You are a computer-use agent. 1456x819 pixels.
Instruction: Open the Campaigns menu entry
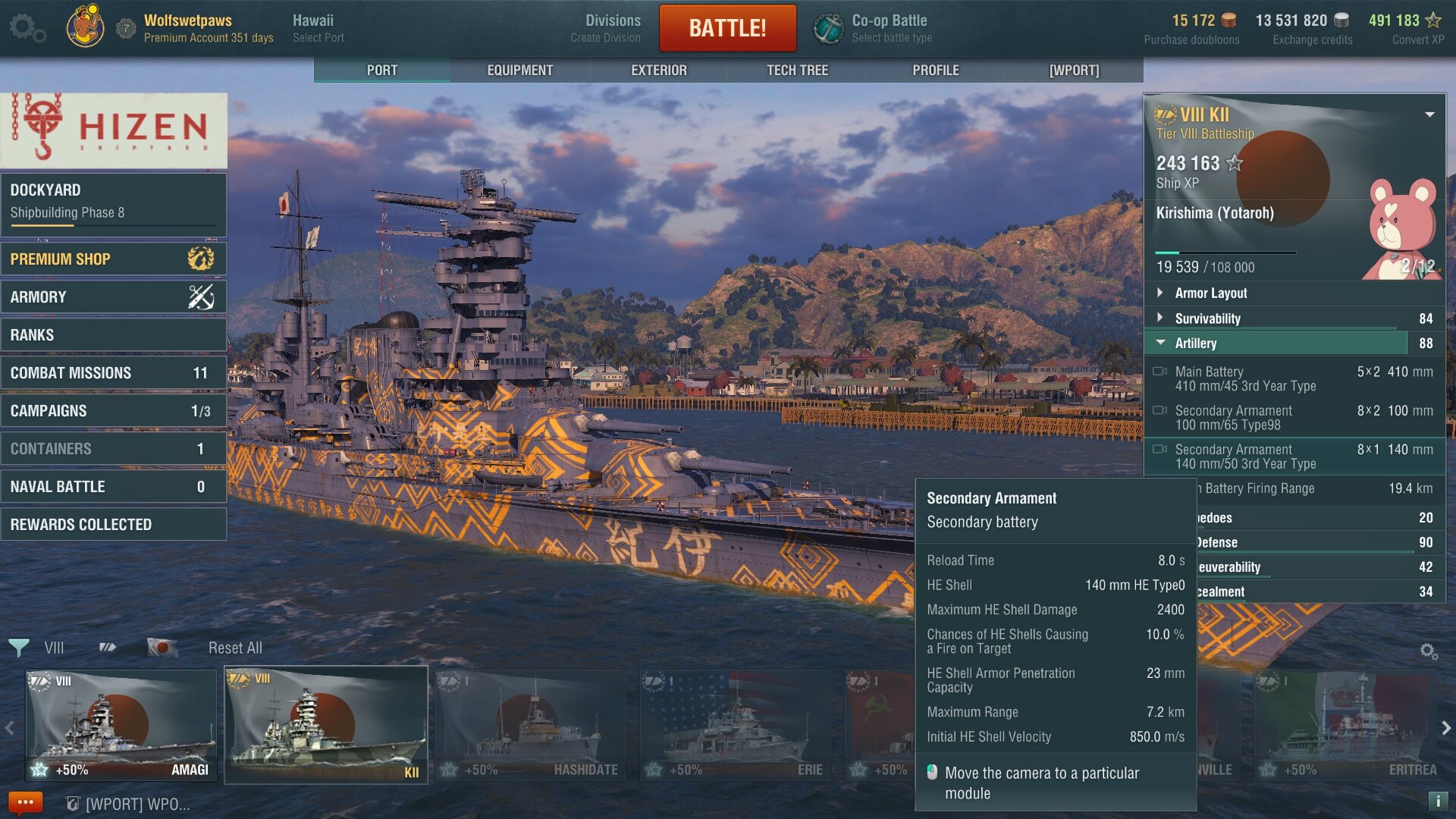114,410
